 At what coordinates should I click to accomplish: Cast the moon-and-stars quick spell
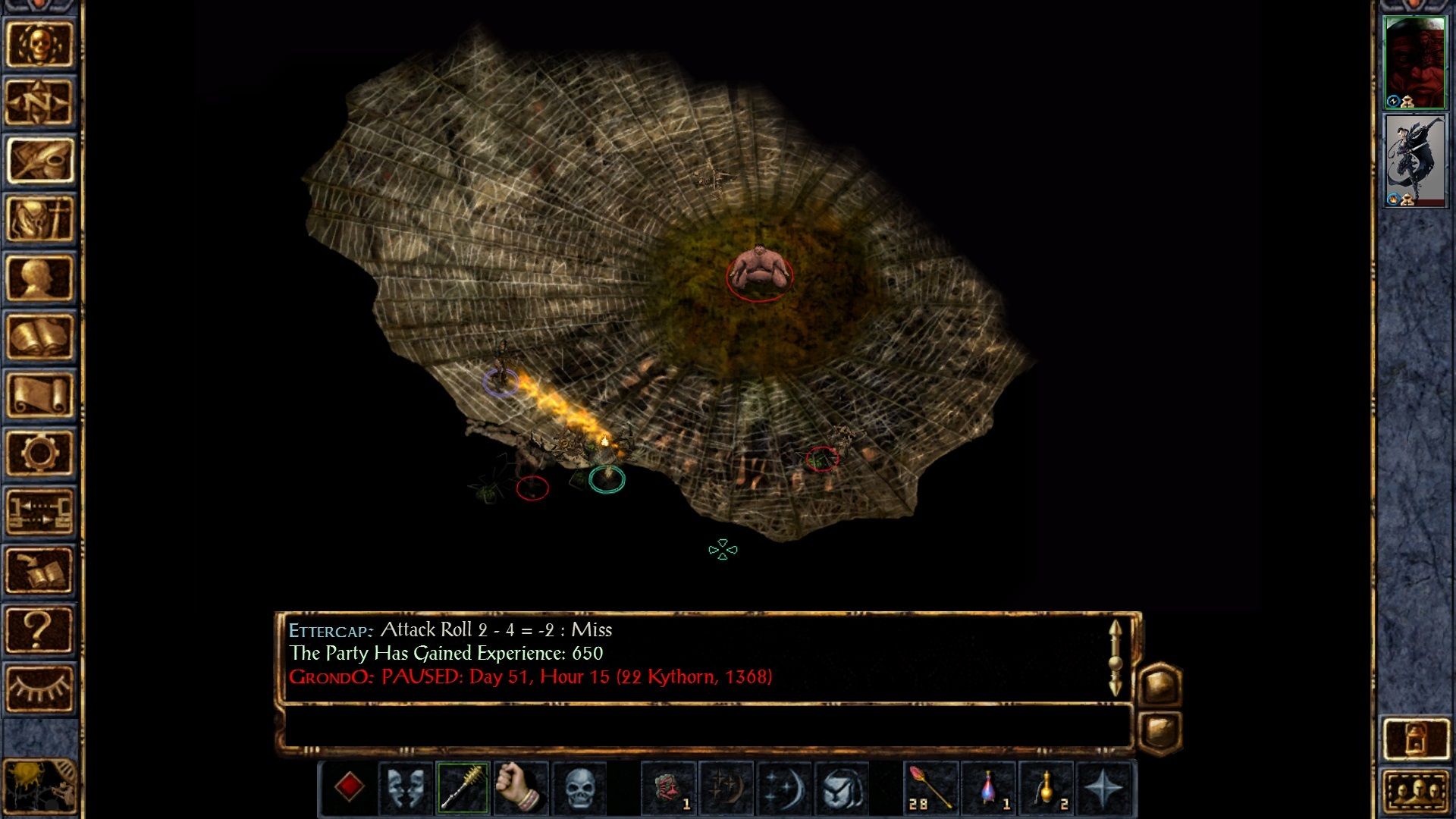786,789
